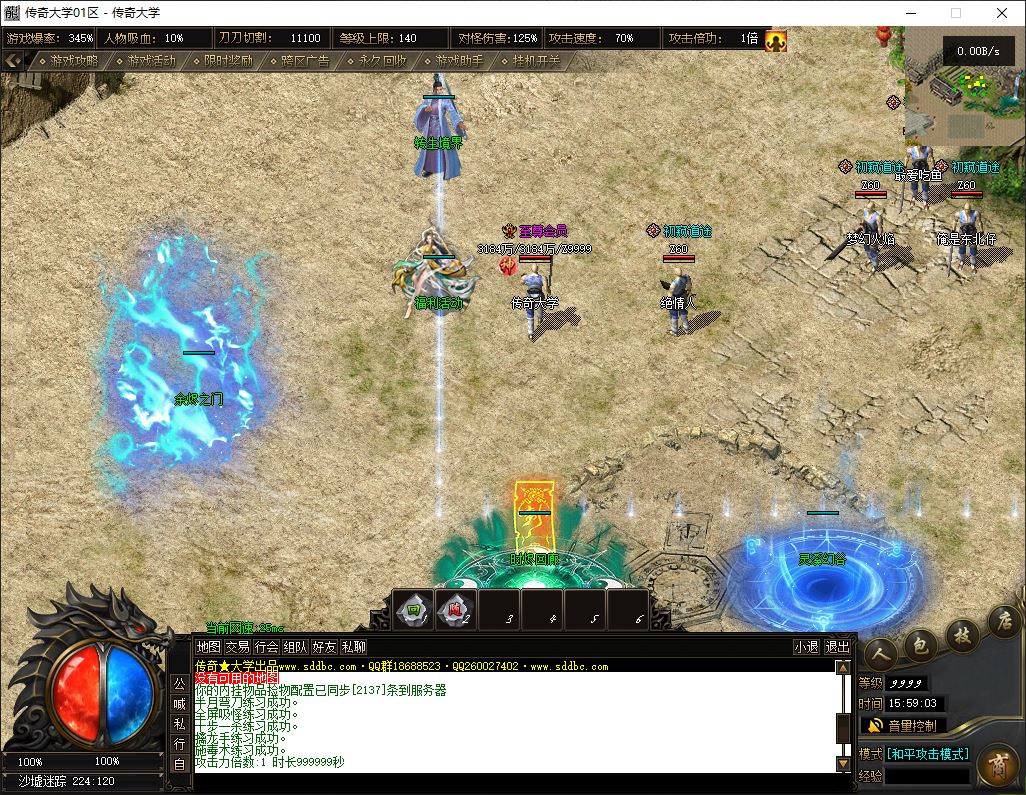Click the 小退 logout button
1026x795 pixels.
pyautogui.click(x=806, y=647)
